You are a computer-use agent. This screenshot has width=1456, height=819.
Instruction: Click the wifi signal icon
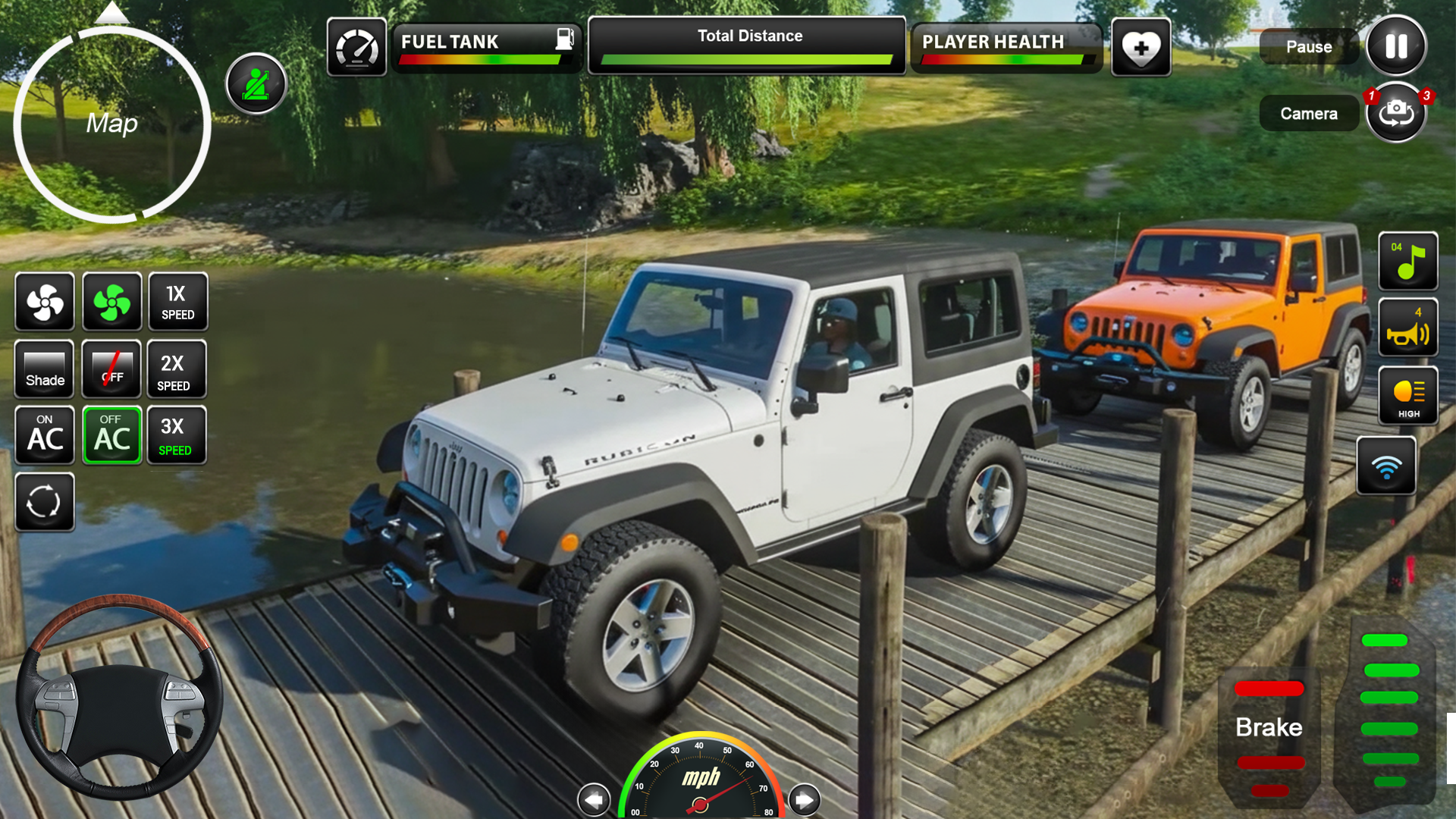coord(1386,464)
